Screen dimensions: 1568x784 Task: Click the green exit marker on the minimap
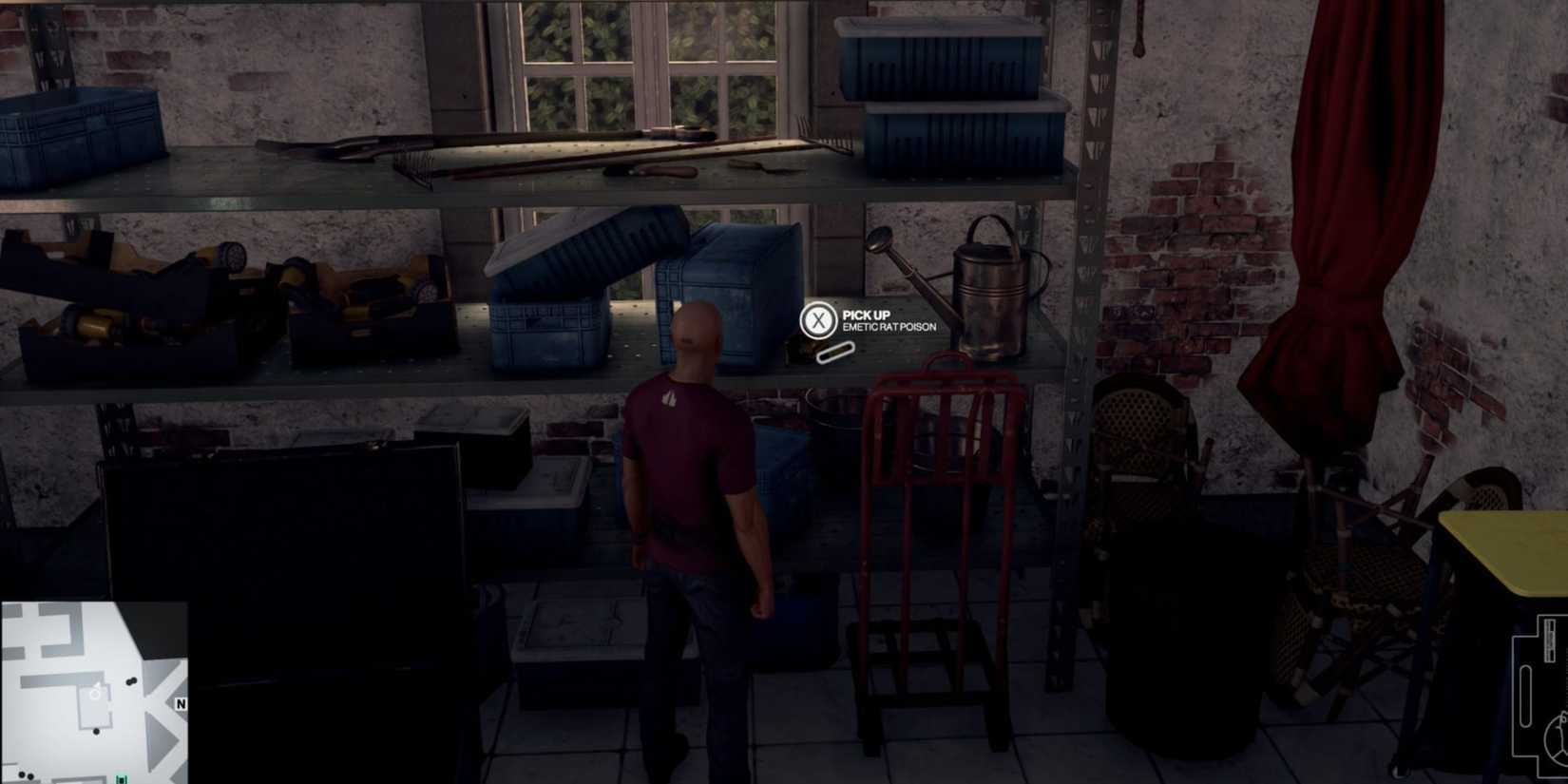click(x=121, y=778)
